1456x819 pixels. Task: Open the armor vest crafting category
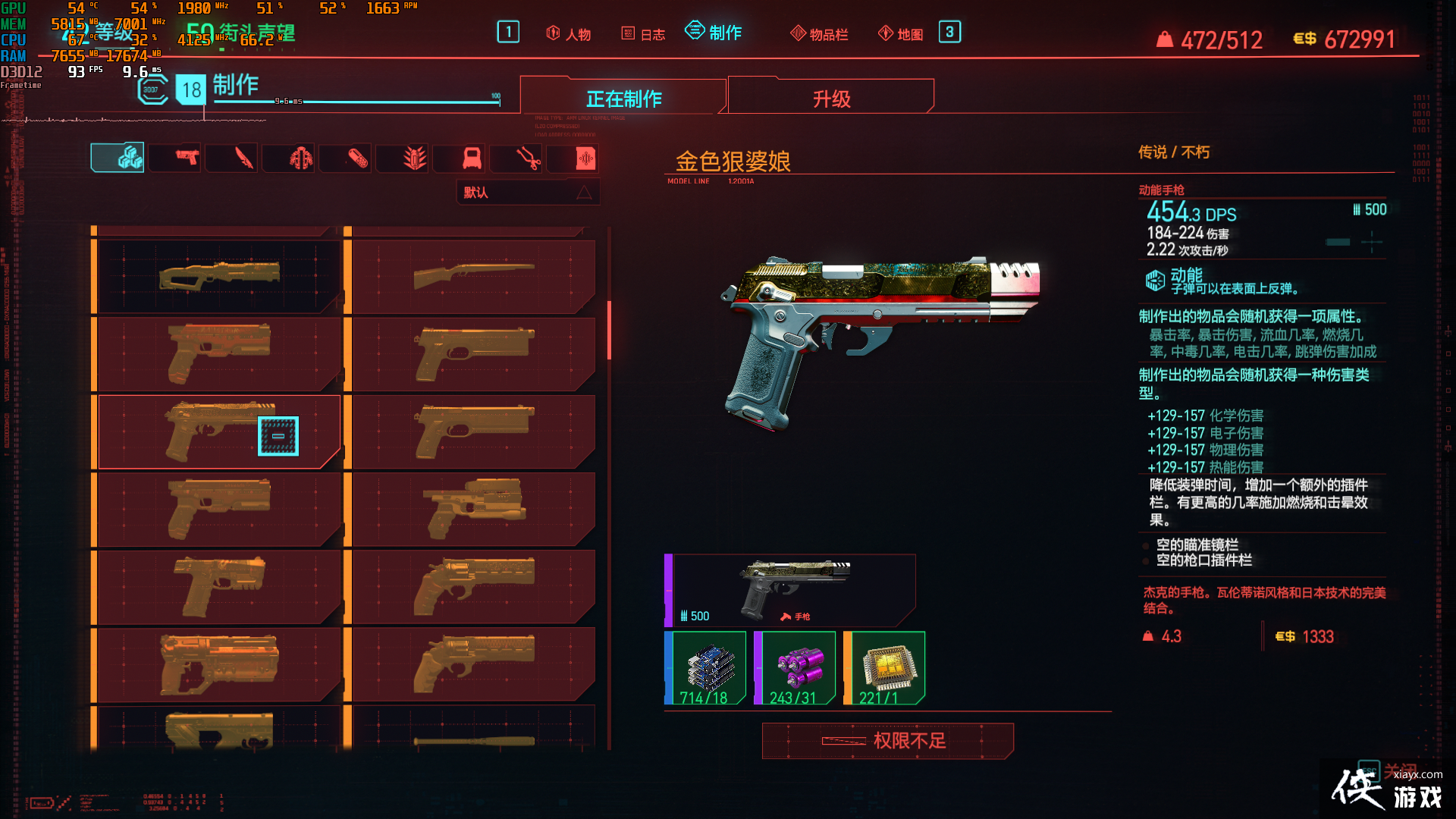point(459,158)
